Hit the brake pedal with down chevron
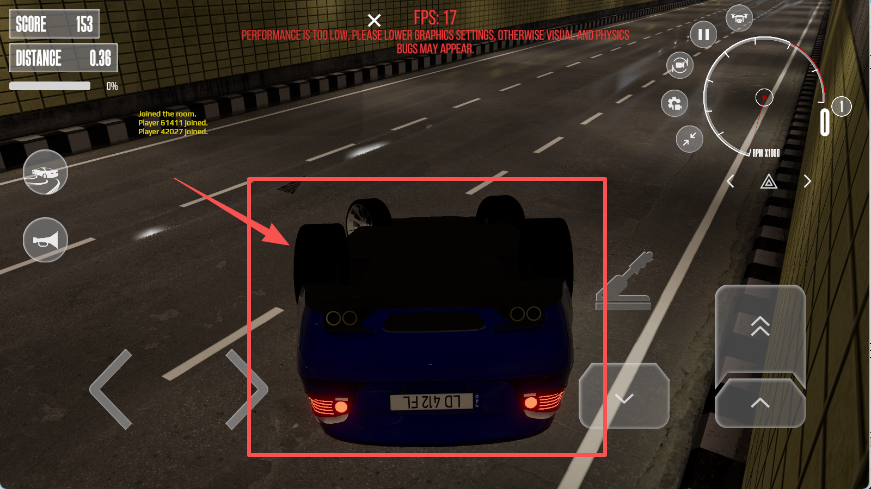 pos(624,398)
